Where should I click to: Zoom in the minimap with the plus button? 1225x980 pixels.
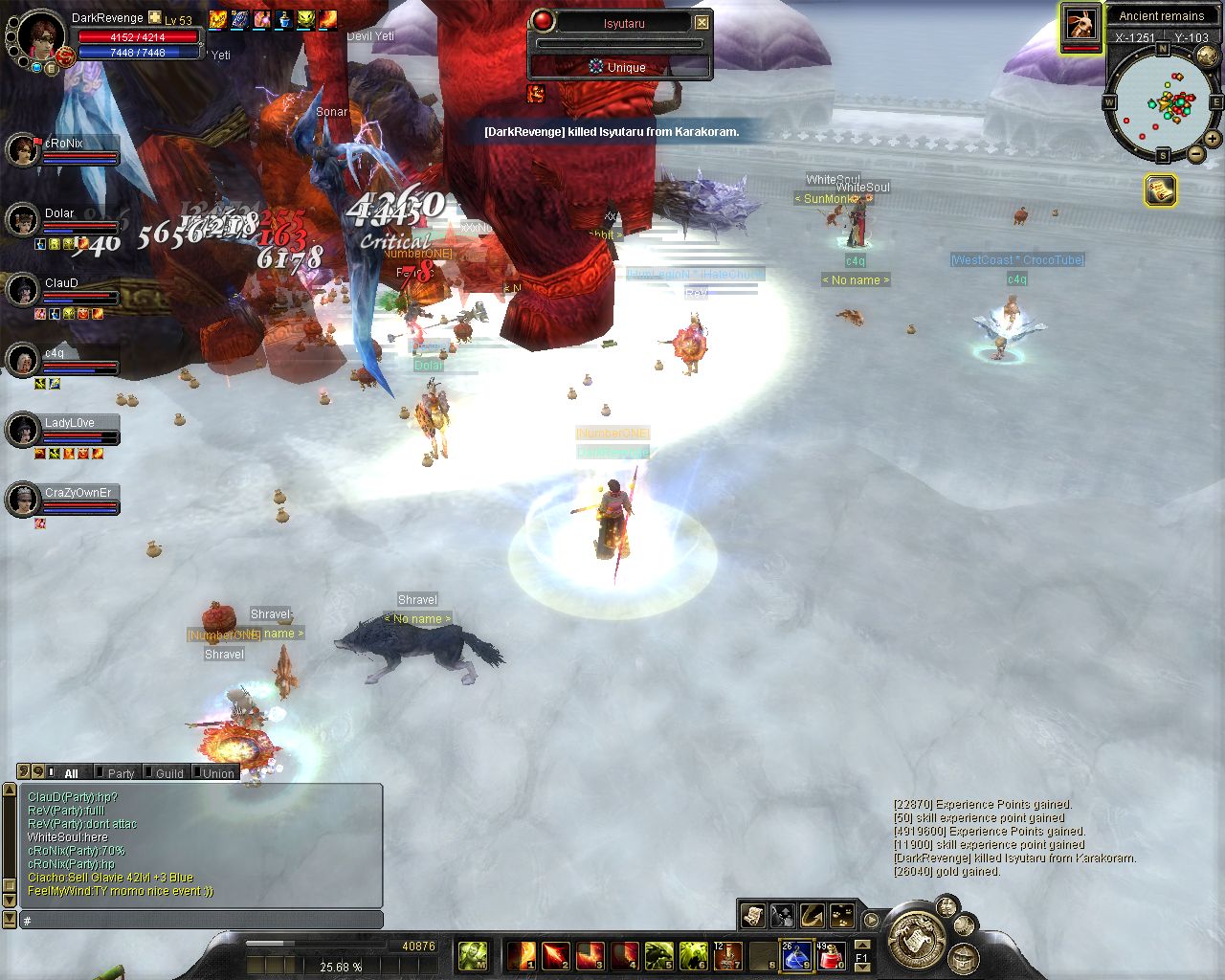[x=1214, y=139]
